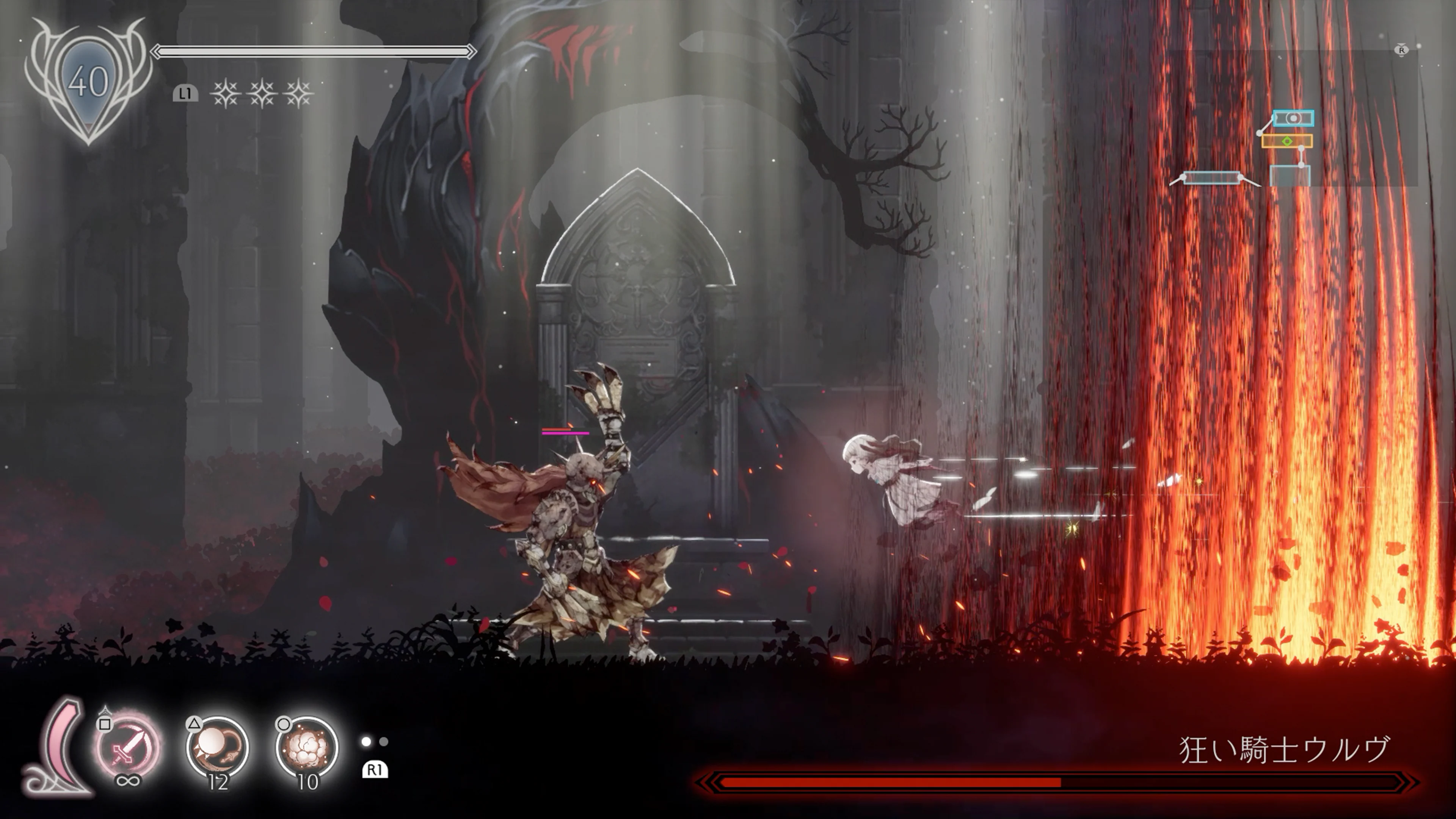1456x819 pixels.
Task: Select the orange highlighted room on the minimap
Action: tap(1287, 142)
